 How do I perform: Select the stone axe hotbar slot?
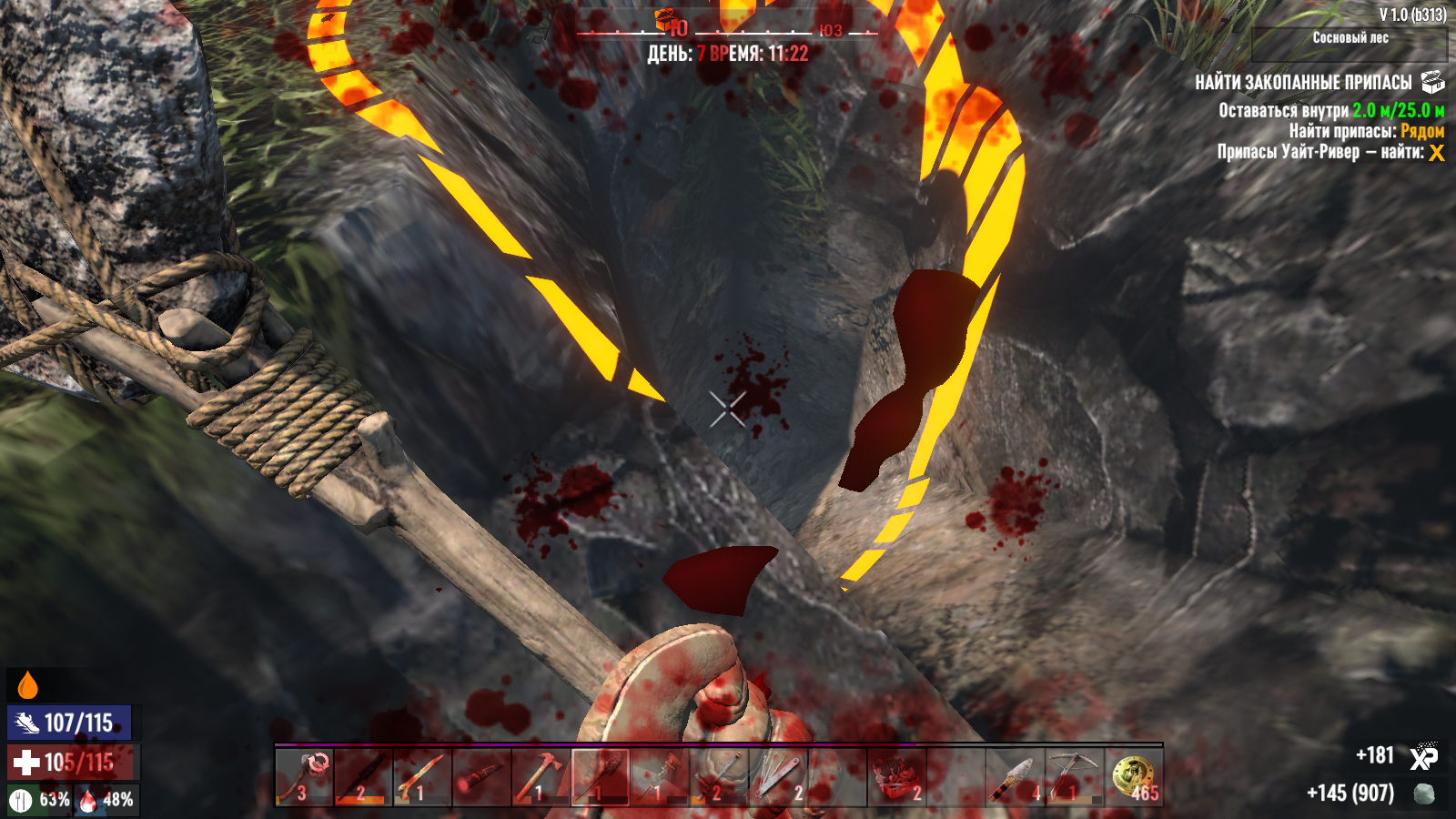pyautogui.click(x=304, y=778)
